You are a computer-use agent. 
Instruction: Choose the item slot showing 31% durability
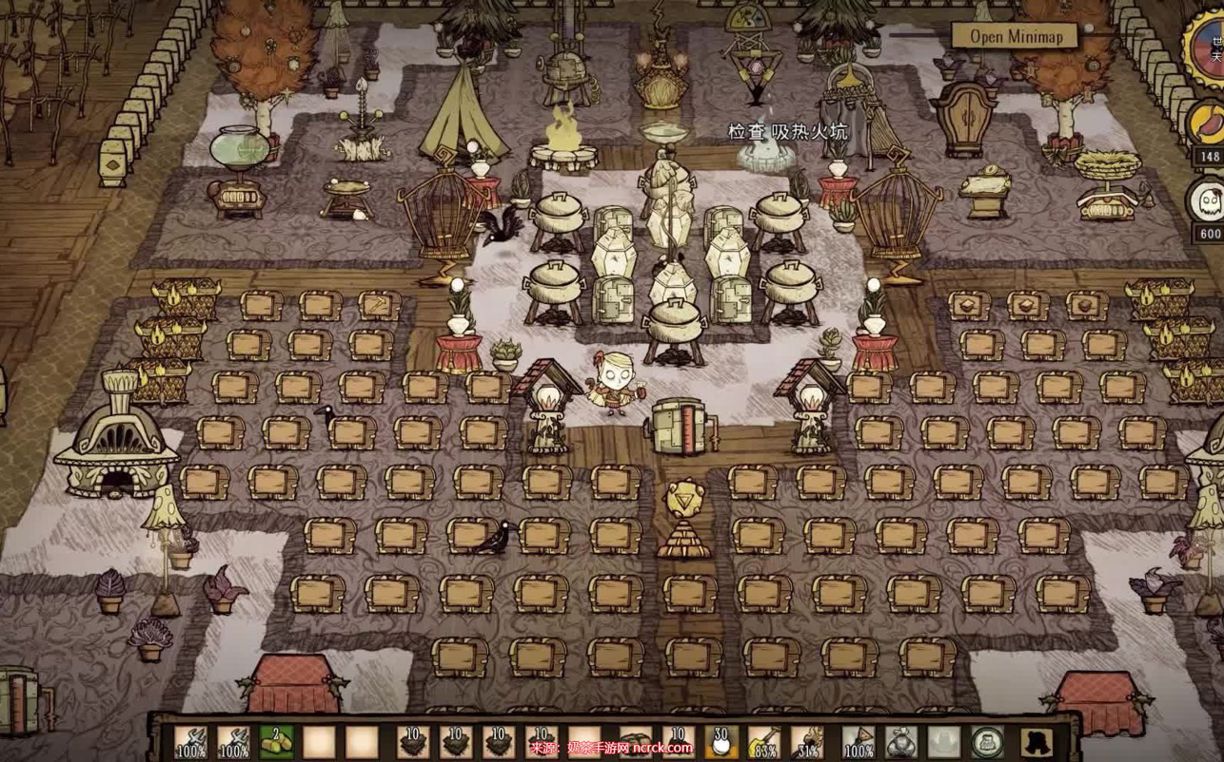[807, 742]
